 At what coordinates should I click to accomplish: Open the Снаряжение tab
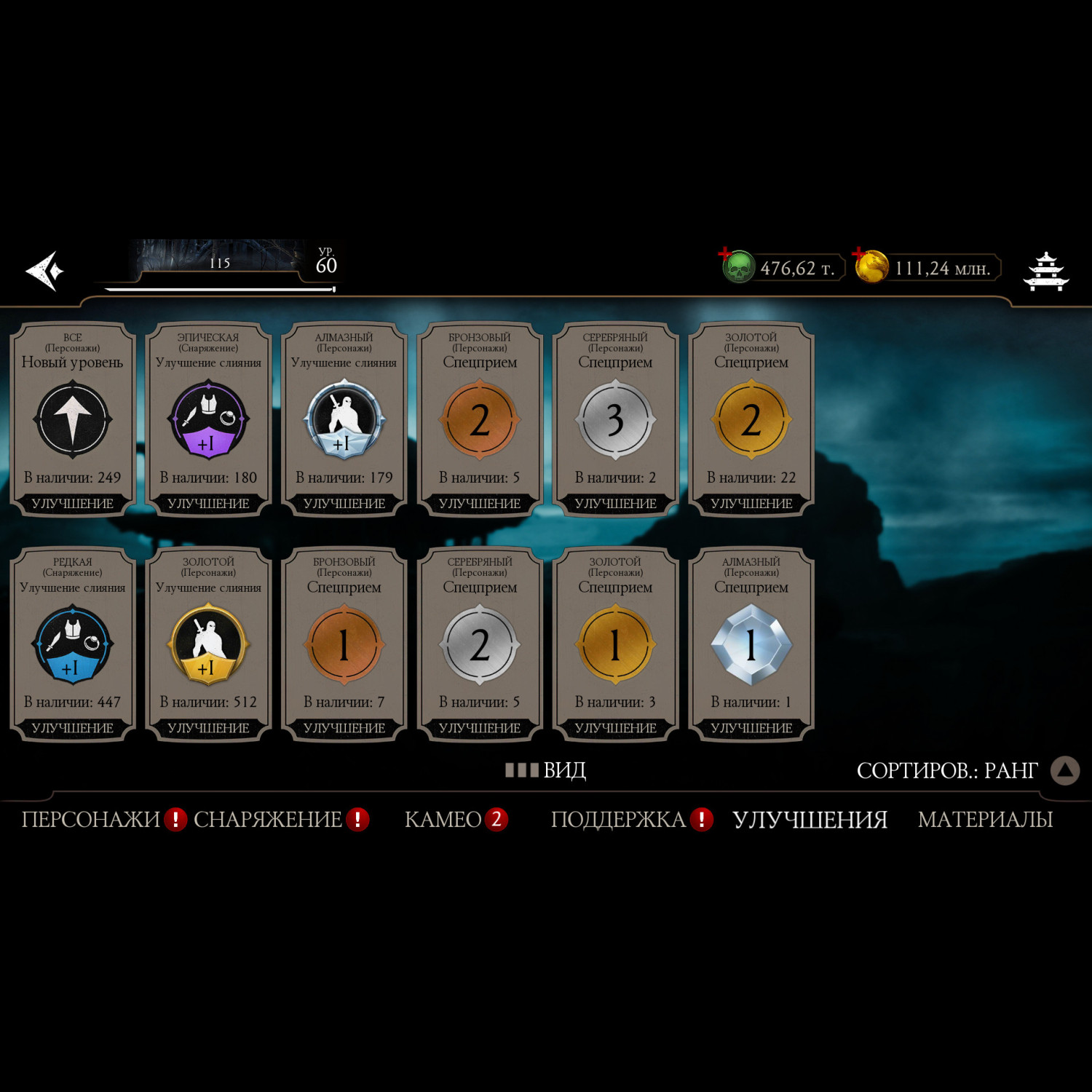point(268,820)
